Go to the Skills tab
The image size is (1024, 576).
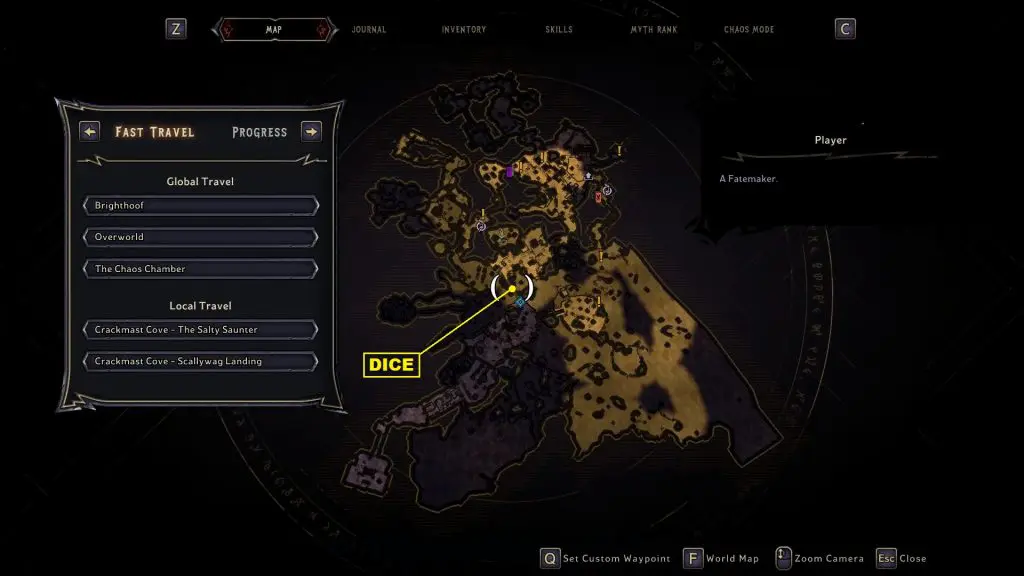[559, 30]
